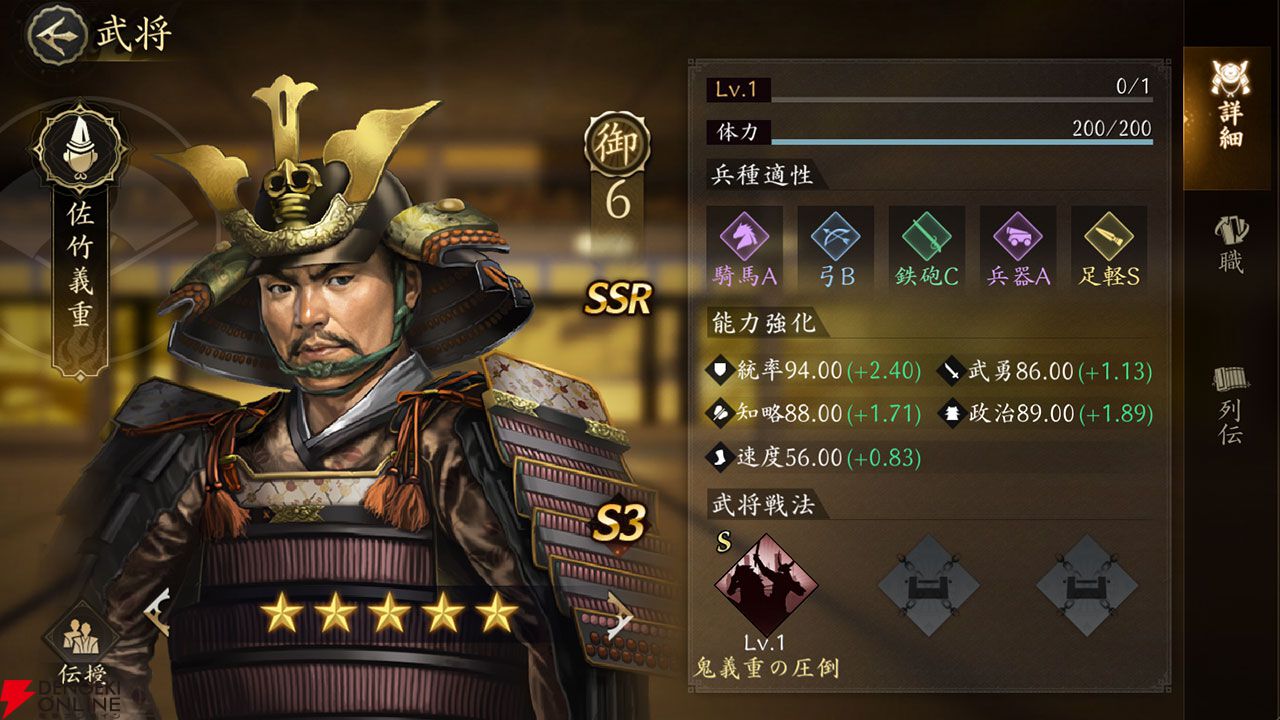1280x720 pixels.
Task: Tap the 御 6 cost badge
Action: click(617, 143)
